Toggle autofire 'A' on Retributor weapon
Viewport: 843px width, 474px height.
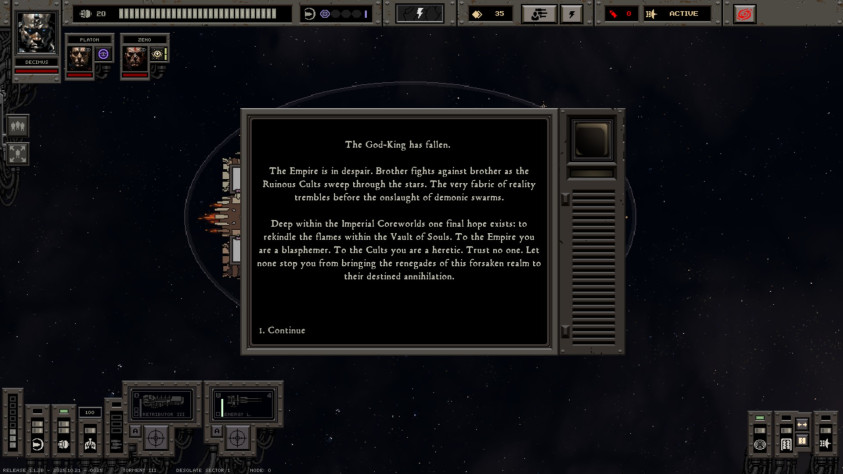click(x=135, y=430)
